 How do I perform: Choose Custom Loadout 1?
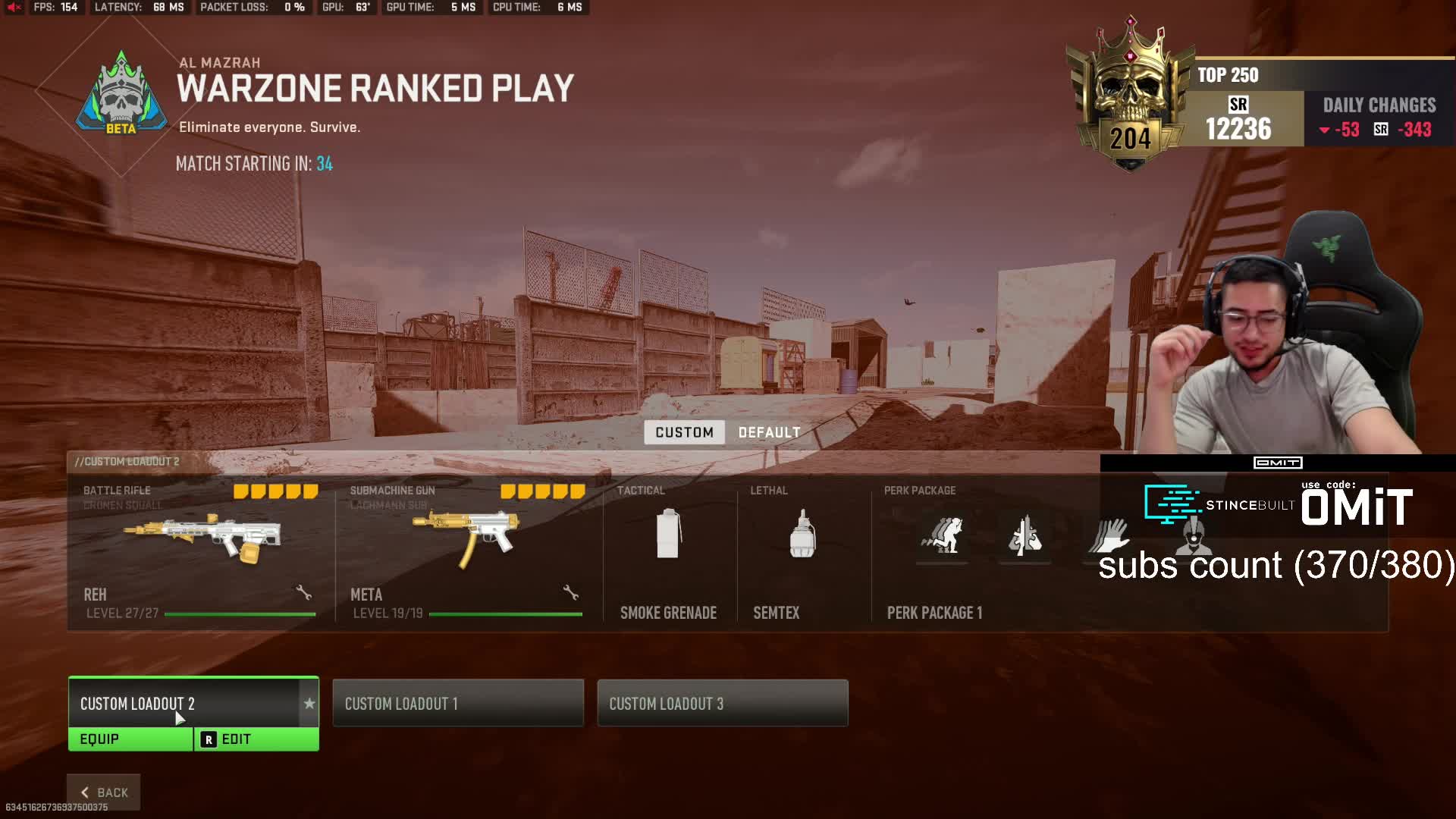click(458, 703)
